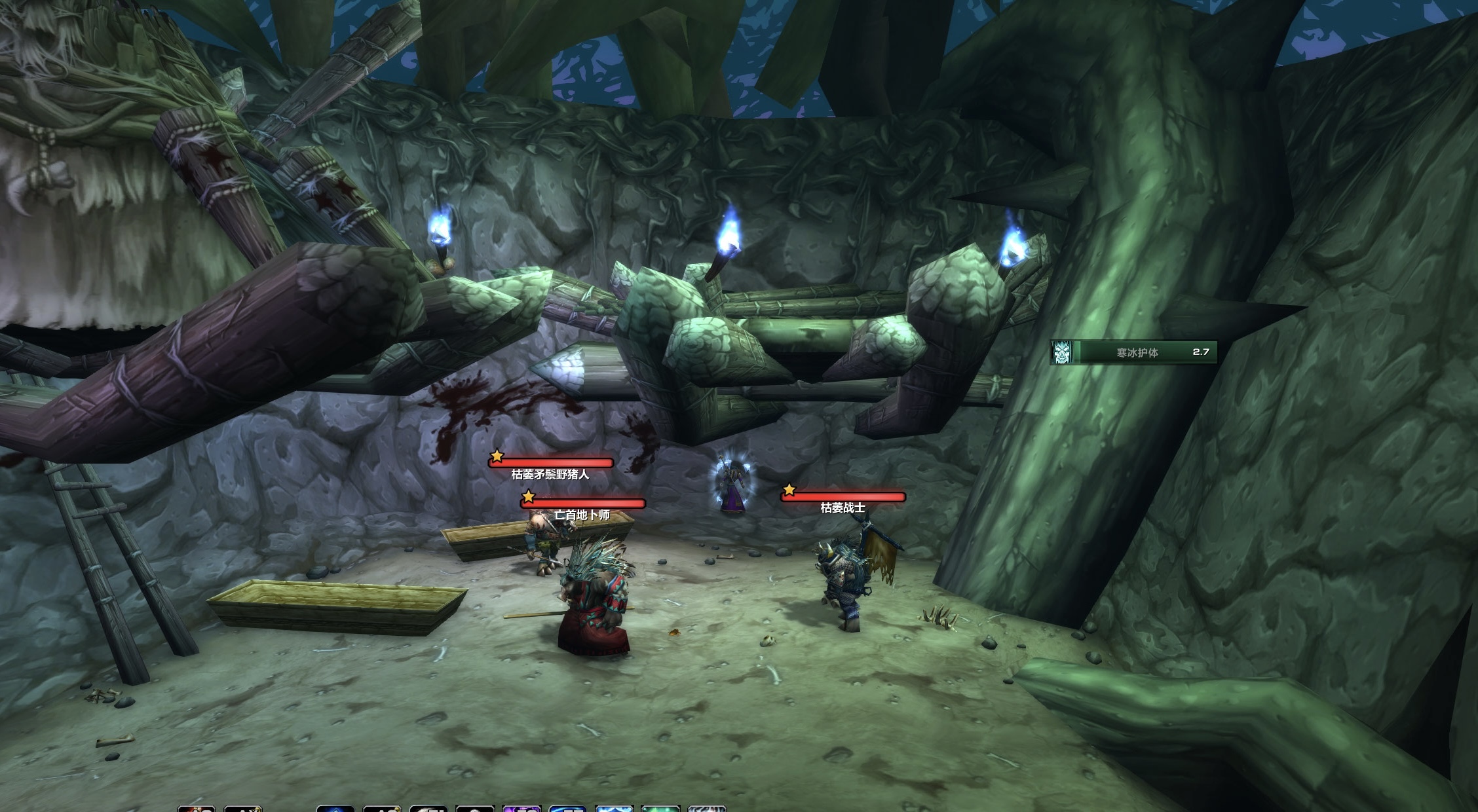
Task: Select the 亡首地卜师 nameplate
Action: [x=583, y=504]
